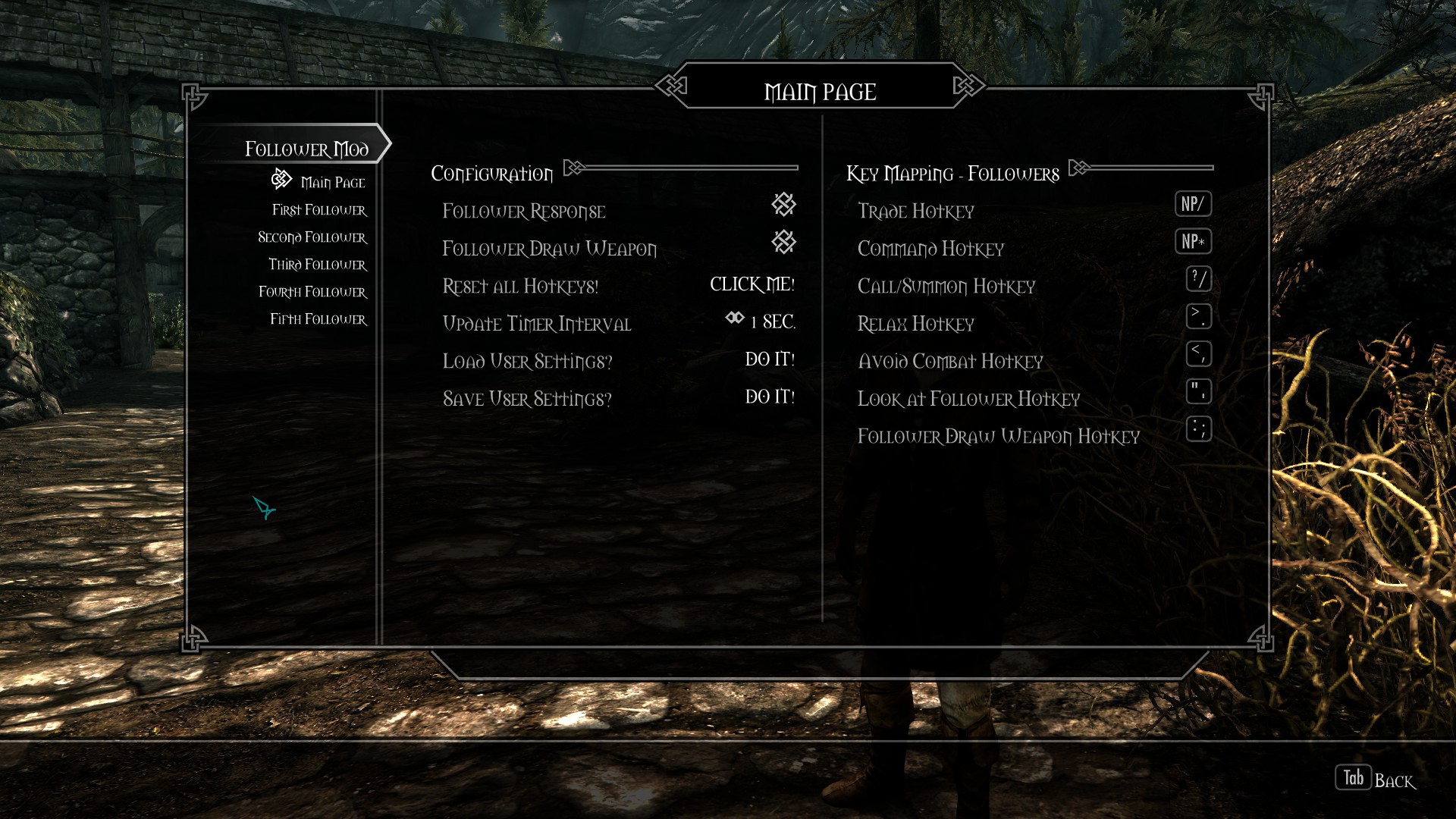The image size is (1456, 819).
Task: Open the First Follower page
Action: tap(319, 210)
